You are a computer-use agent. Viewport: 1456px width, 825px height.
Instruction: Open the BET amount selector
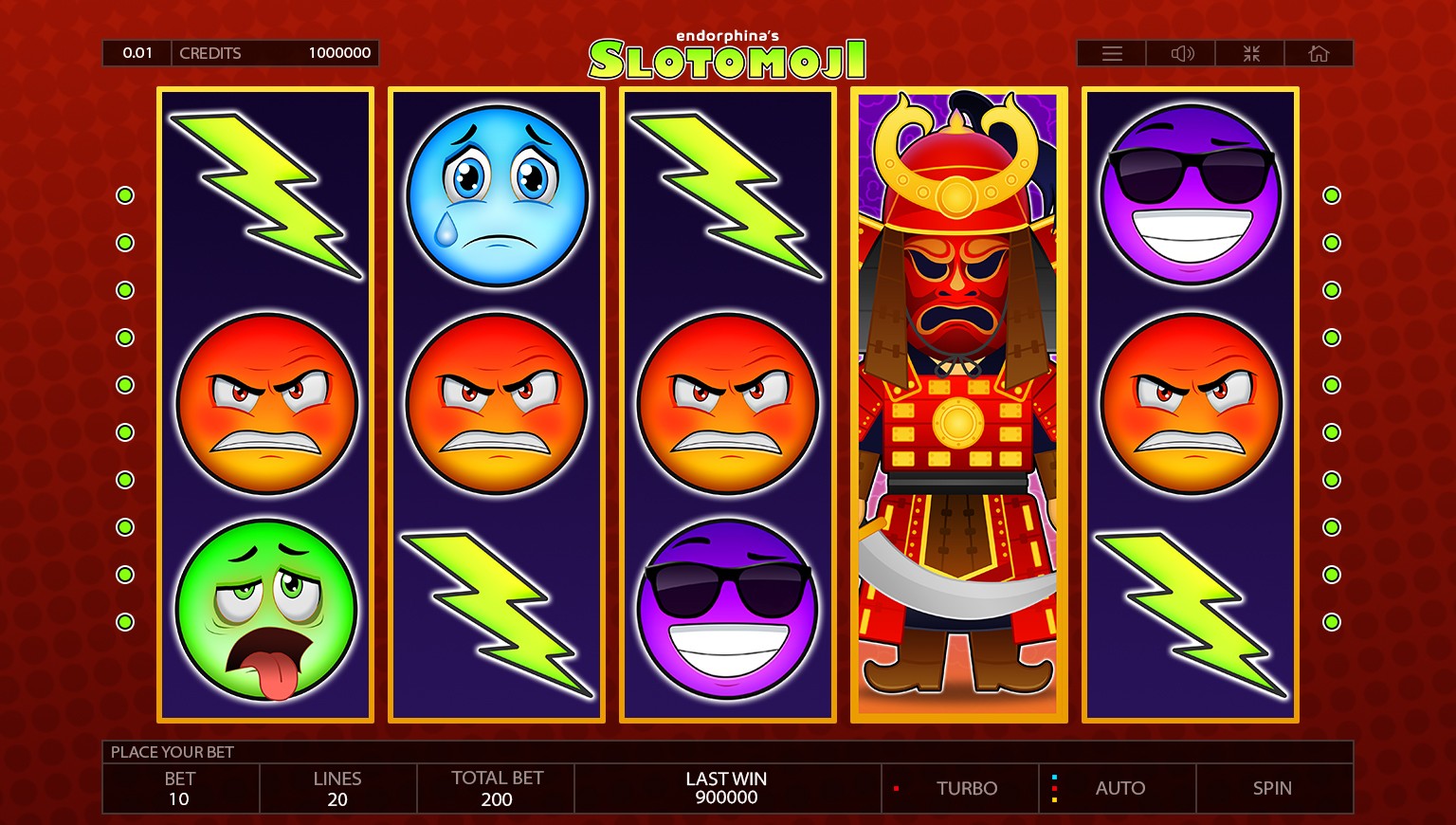click(180, 788)
